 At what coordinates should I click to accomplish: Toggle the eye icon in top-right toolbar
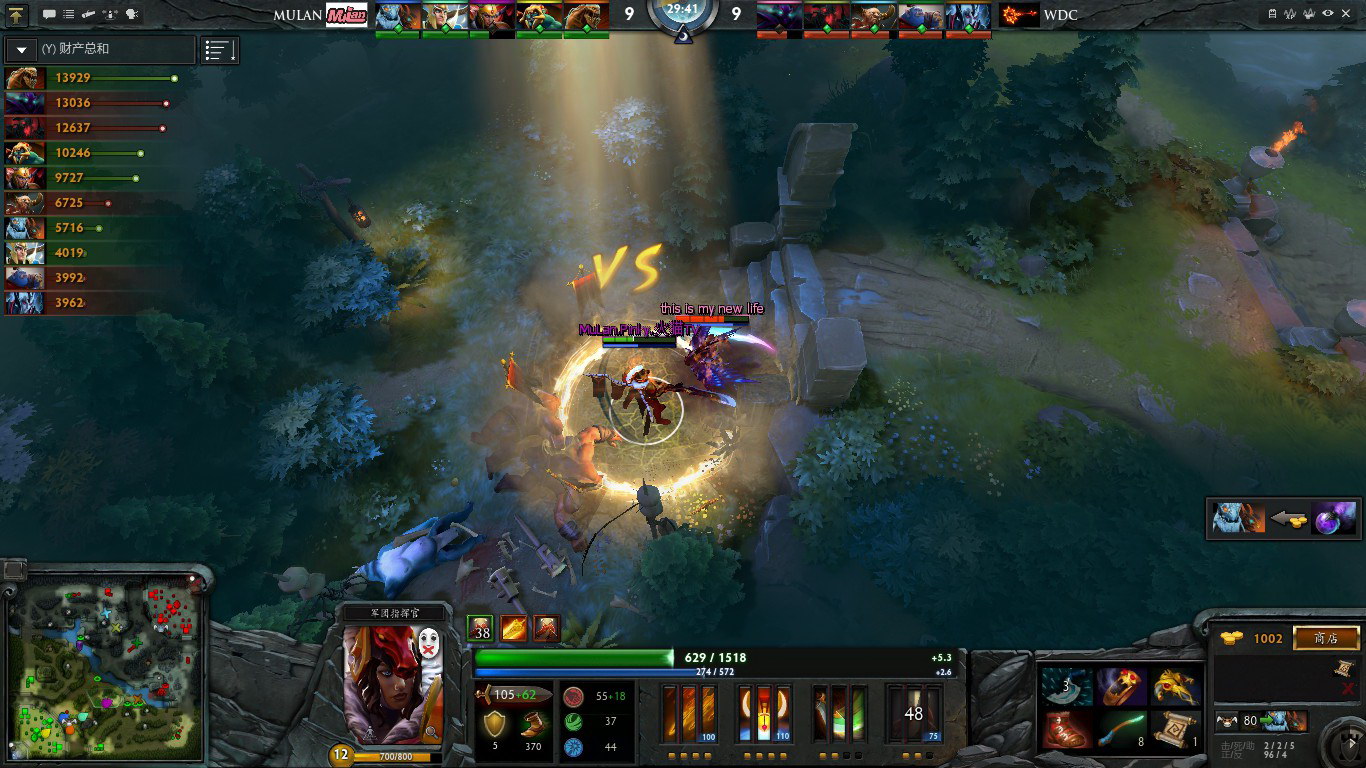coord(1328,14)
